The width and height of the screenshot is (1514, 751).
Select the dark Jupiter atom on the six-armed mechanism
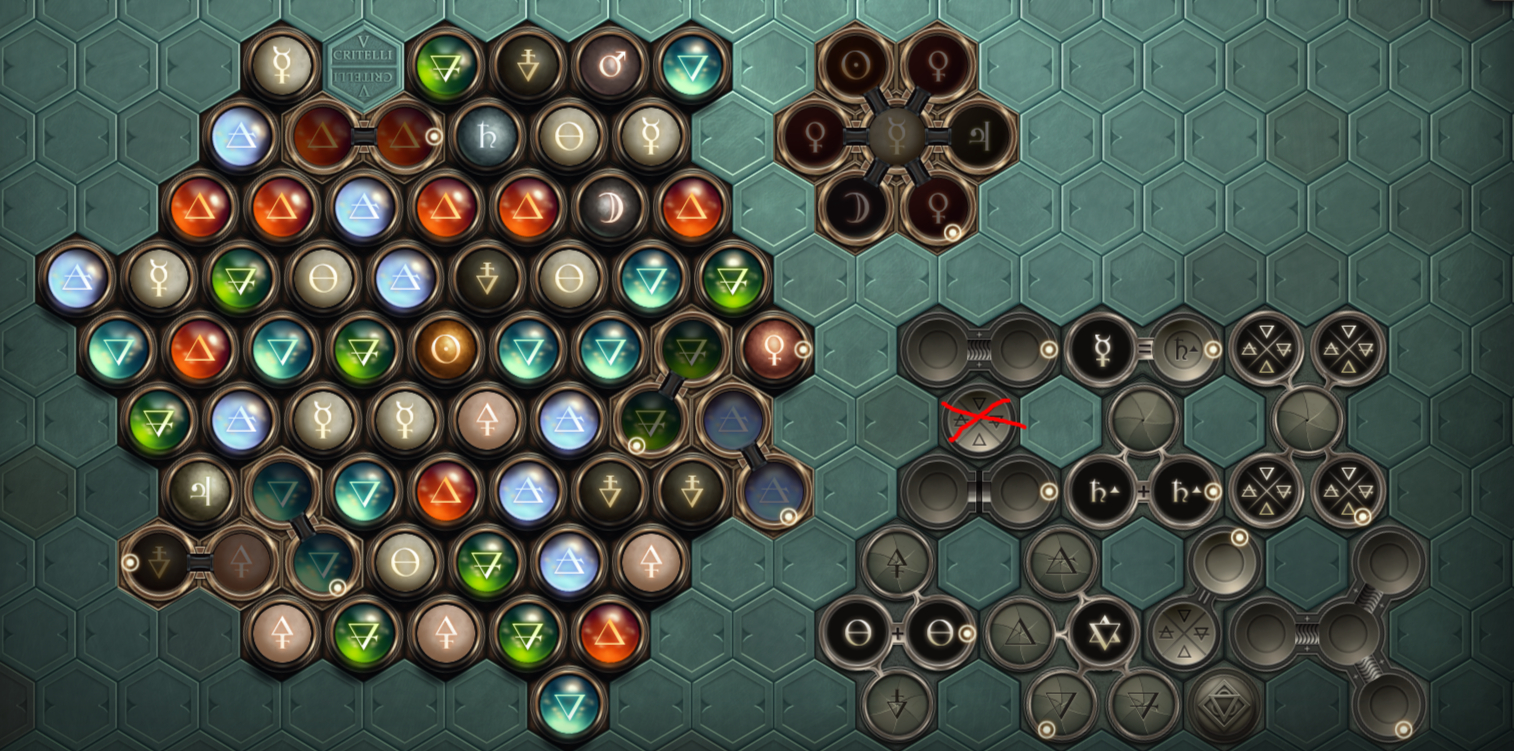pyautogui.click(x=977, y=137)
